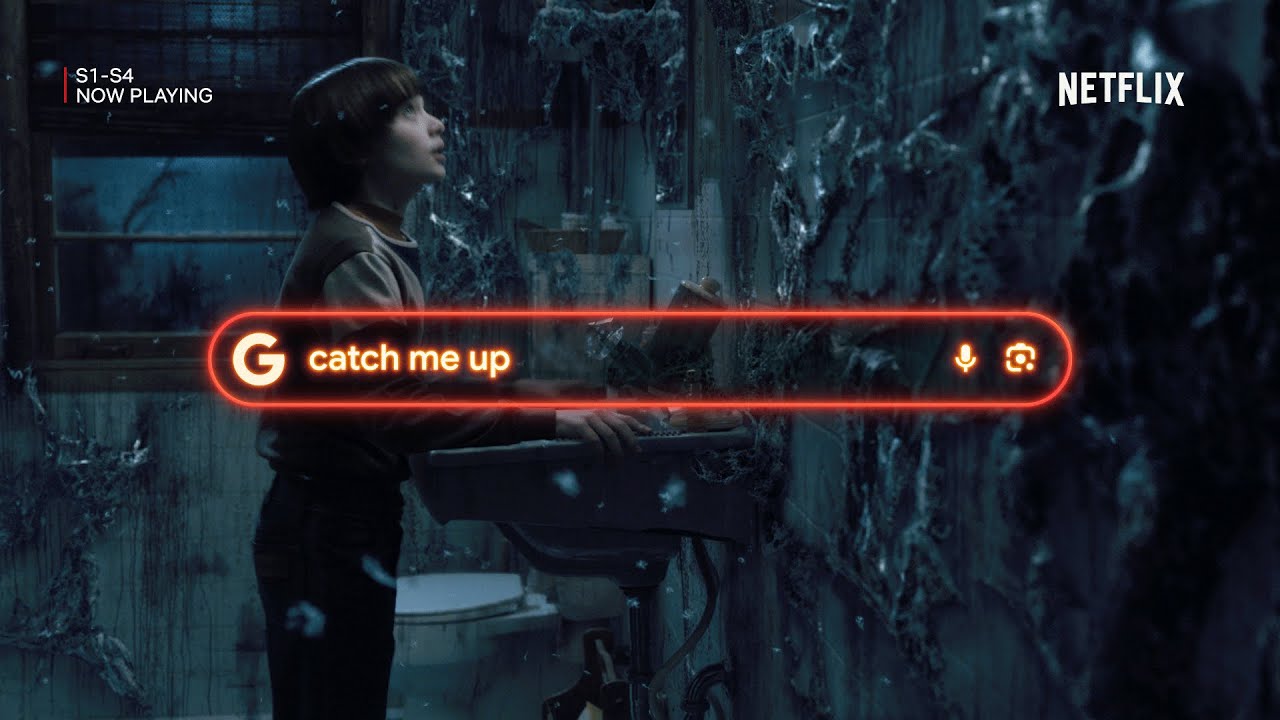Click the glowing Google G logo

[x=257, y=359]
